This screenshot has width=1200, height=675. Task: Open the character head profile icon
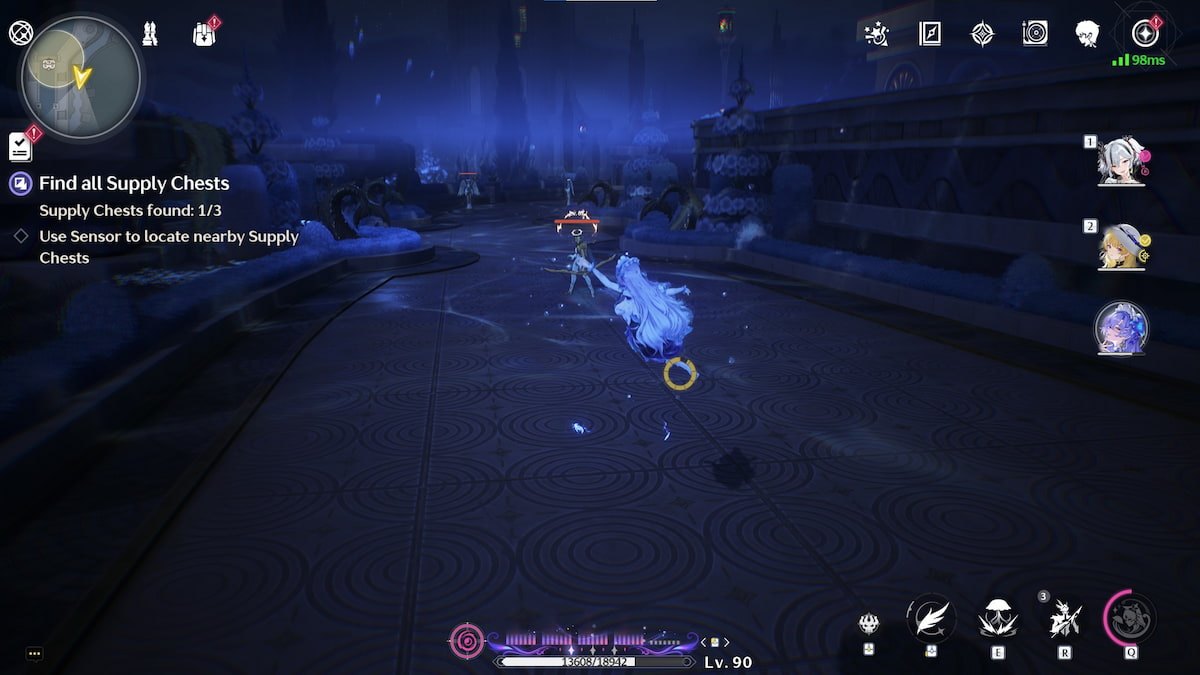(1088, 34)
